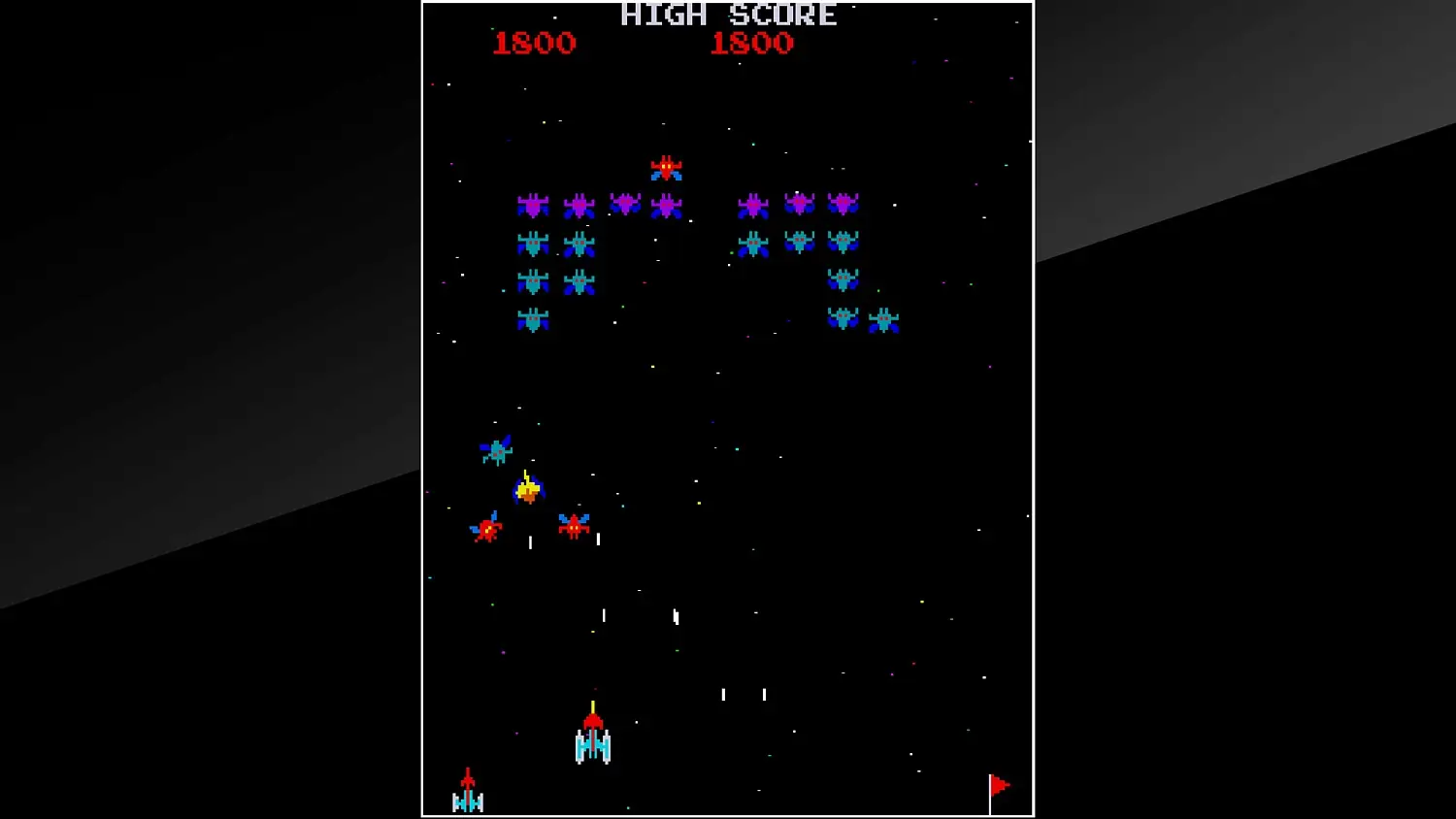Click the player's ship at screen bottom
This screenshot has width=1456, height=819.
pos(591,742)
